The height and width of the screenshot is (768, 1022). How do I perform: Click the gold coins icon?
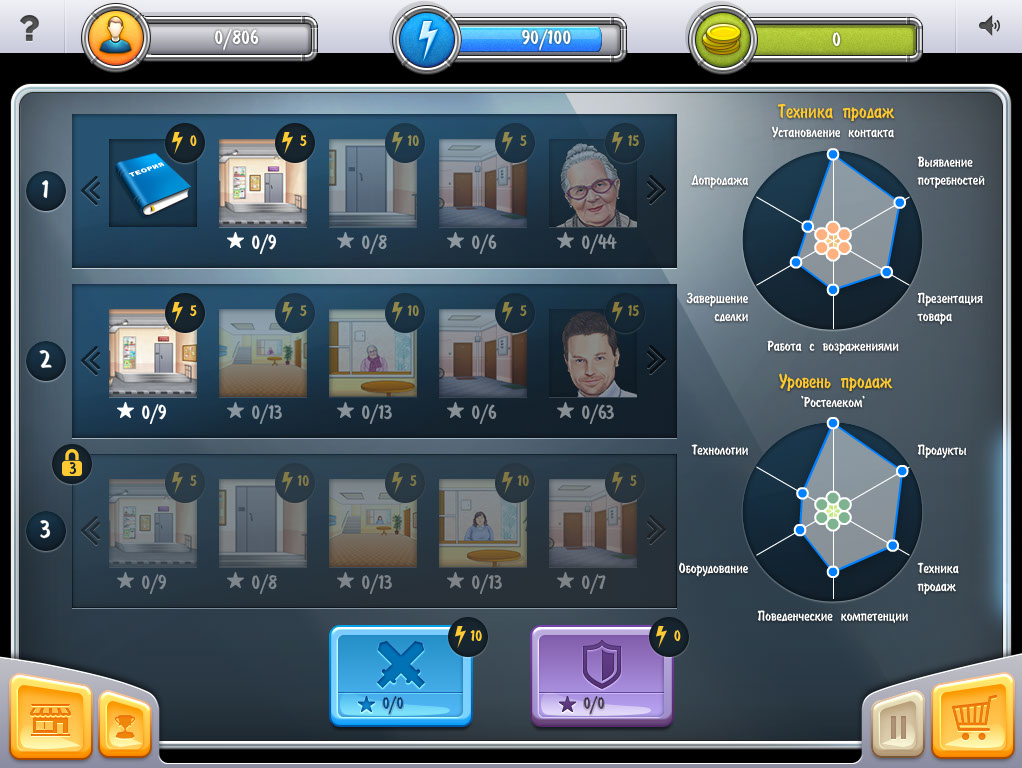(722, 40)
